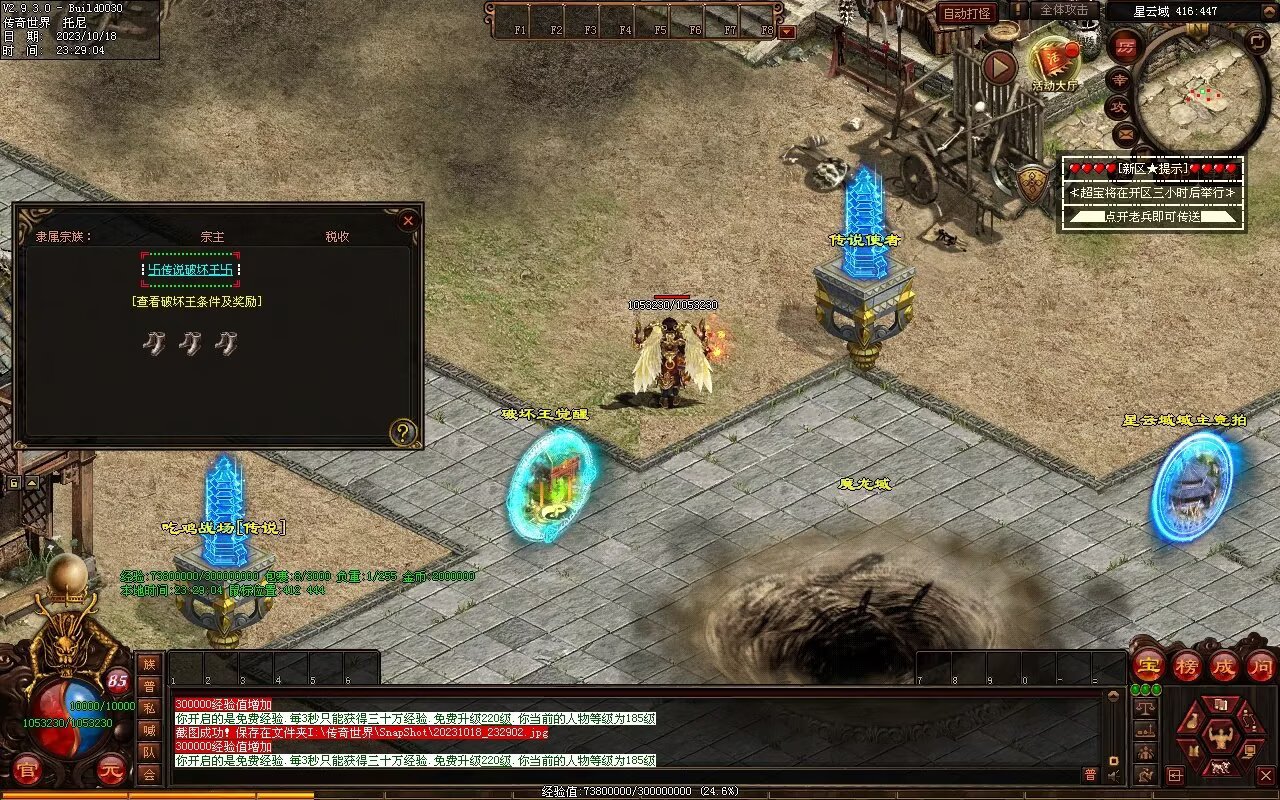This screenshot has height=800, width=1280.
Task: Click the red 官 round button
Action: tap(27, 769)
